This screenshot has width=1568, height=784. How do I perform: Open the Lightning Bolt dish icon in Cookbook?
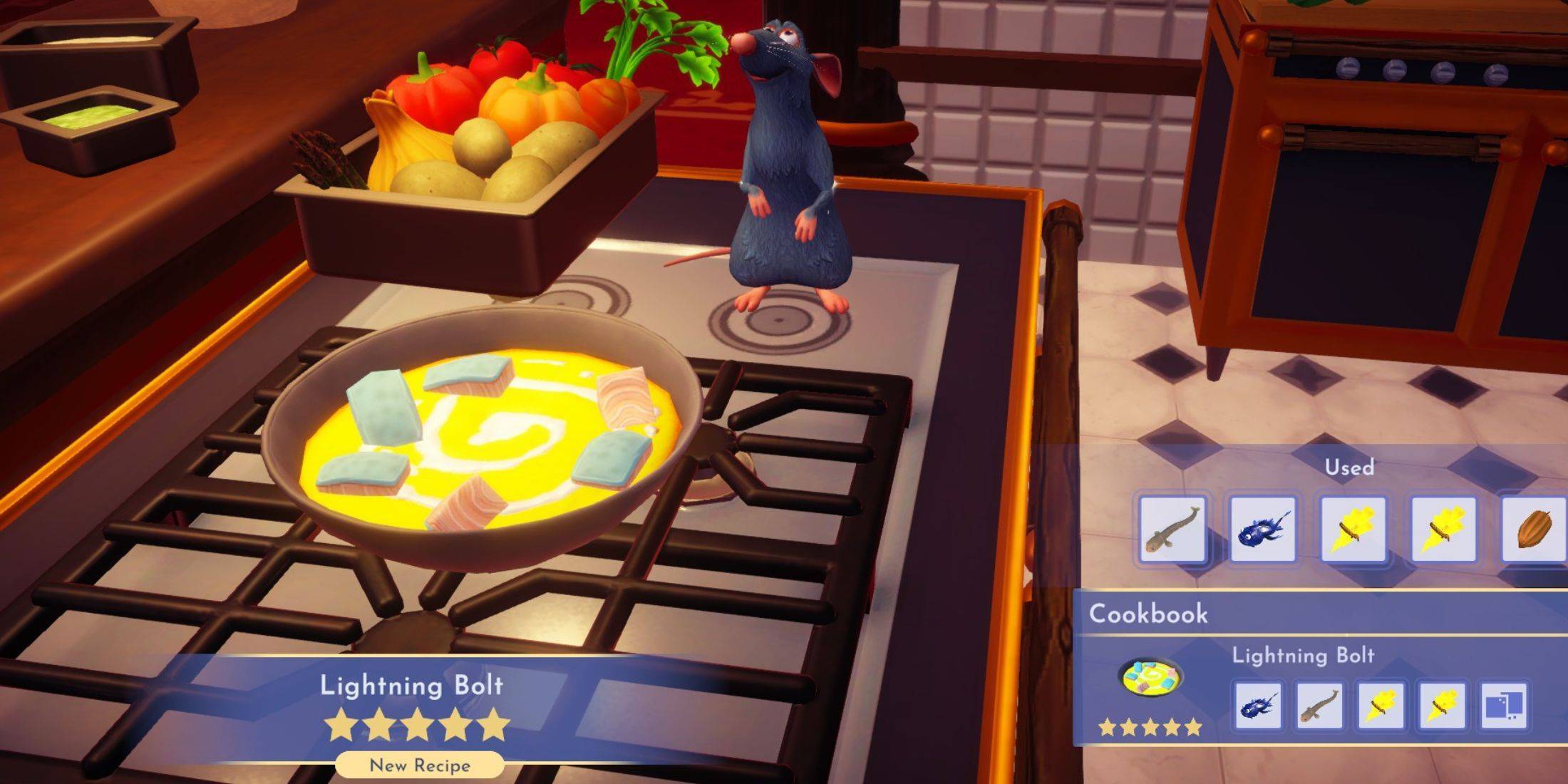(x=1150, y=678)
